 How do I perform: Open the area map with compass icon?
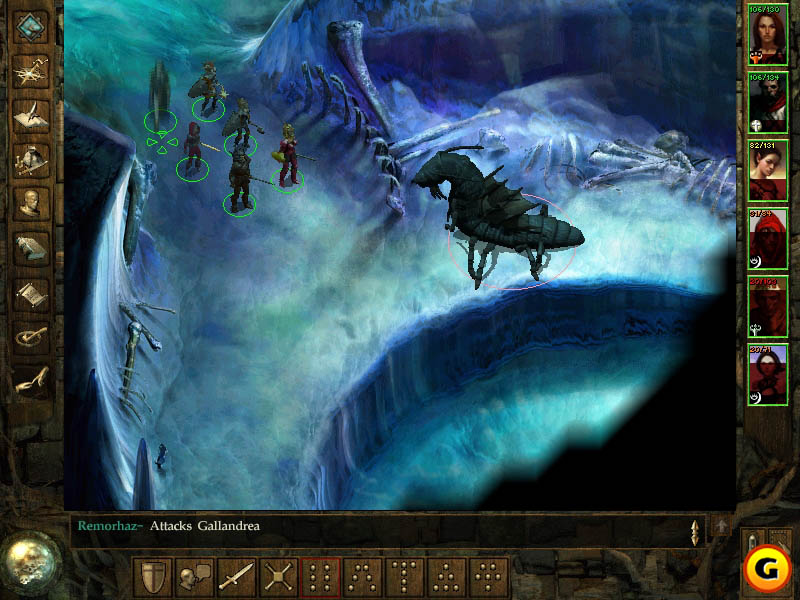click(x=32, y=70)
